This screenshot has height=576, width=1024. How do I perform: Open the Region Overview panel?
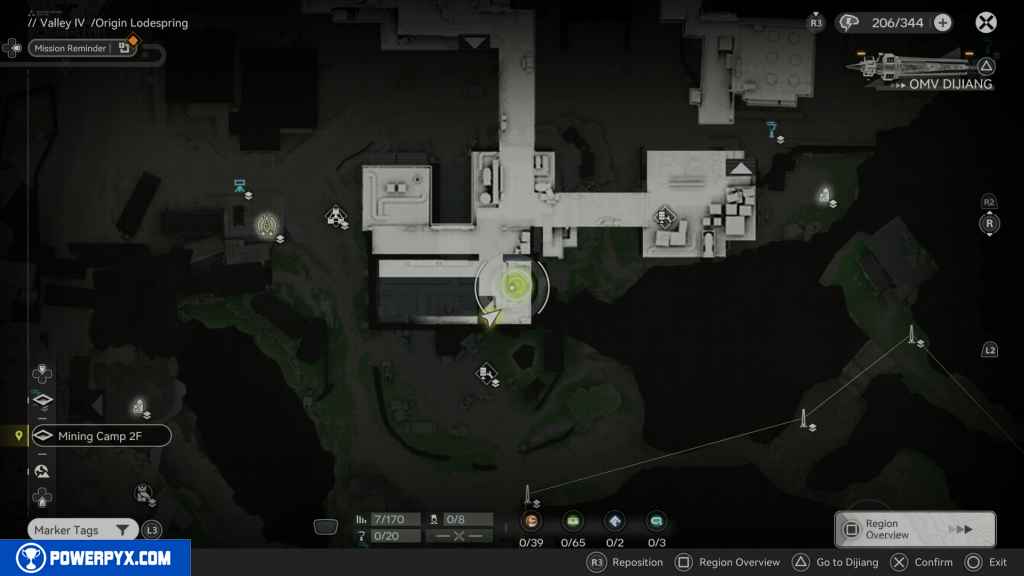pos(914,529)
